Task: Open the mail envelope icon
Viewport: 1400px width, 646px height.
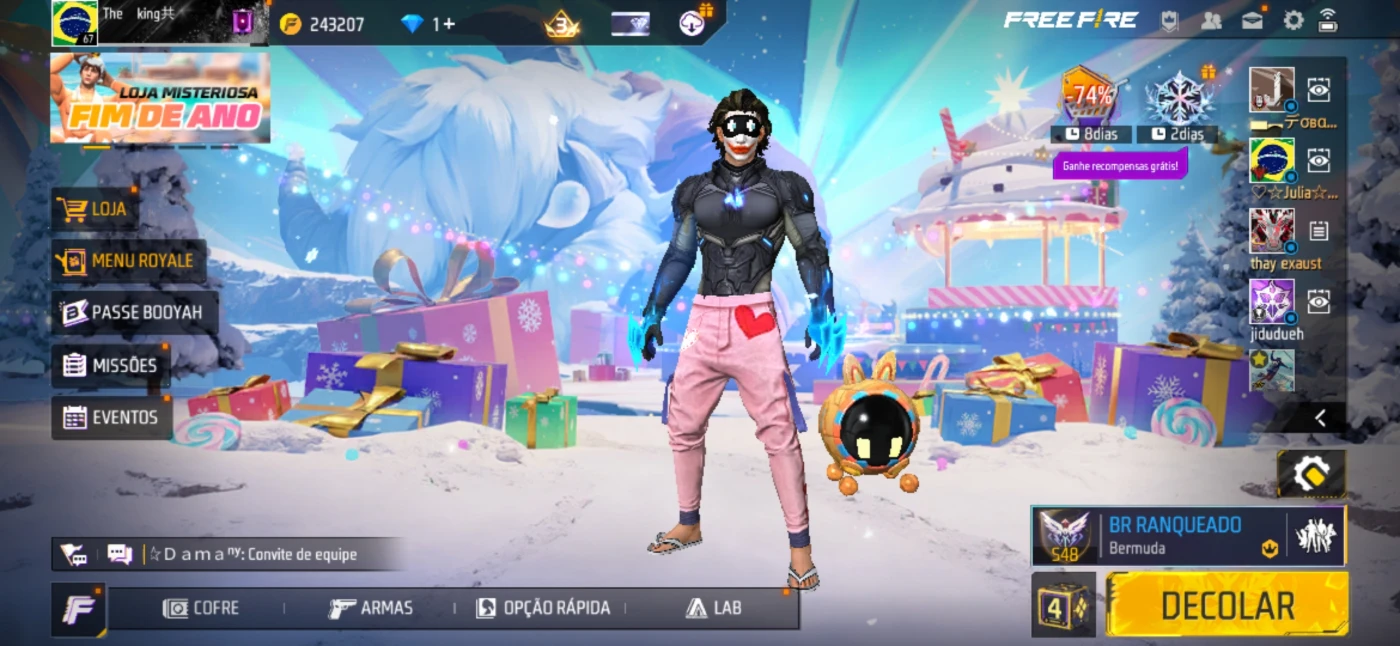Action: click(x=1252, y=21)
